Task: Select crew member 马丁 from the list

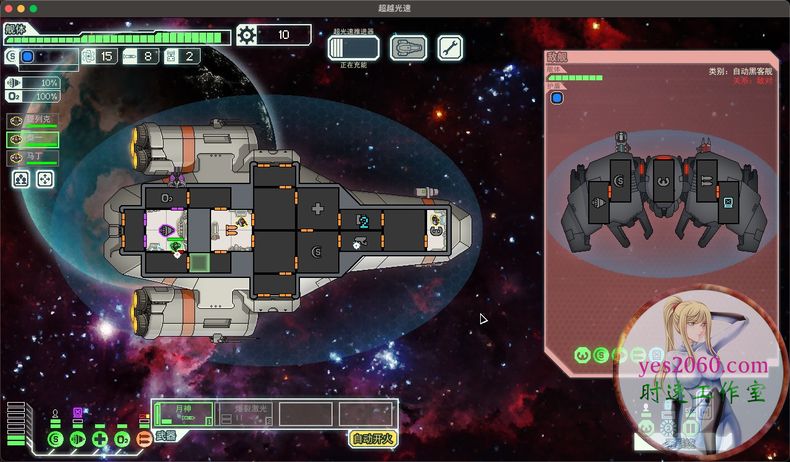Action: pyautogui.click(x=31, y=158)
